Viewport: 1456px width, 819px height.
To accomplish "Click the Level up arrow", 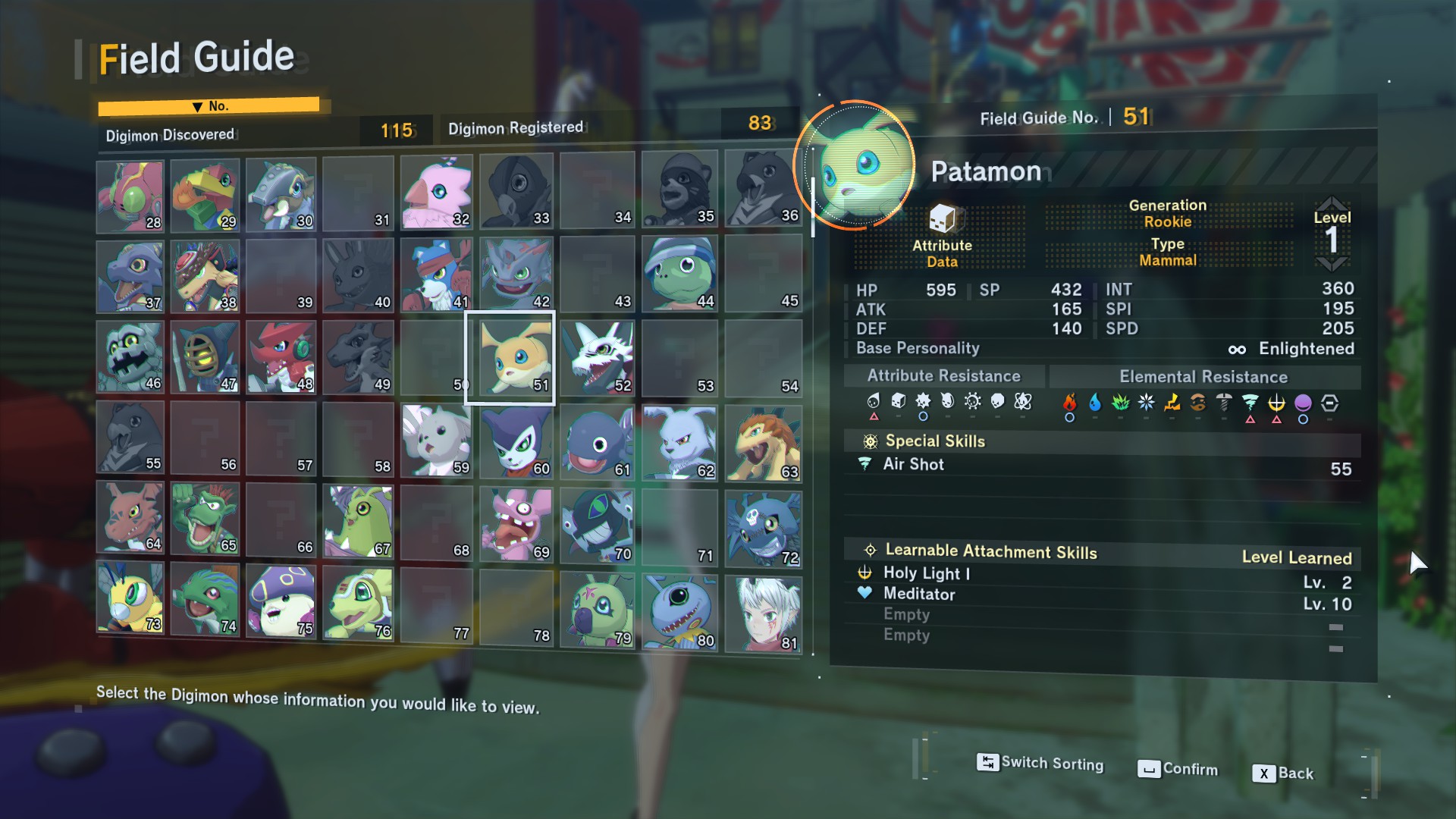I will click(1332, 202).
